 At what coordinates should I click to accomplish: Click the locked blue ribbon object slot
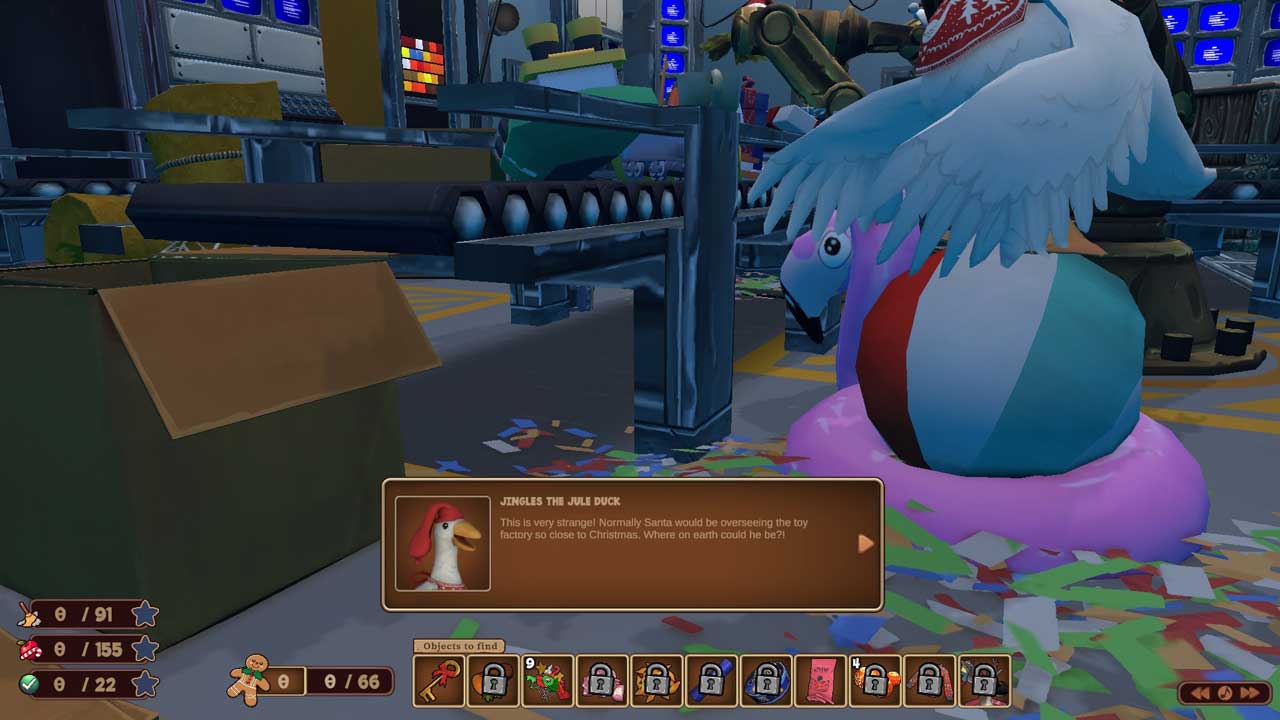(711, 682)
